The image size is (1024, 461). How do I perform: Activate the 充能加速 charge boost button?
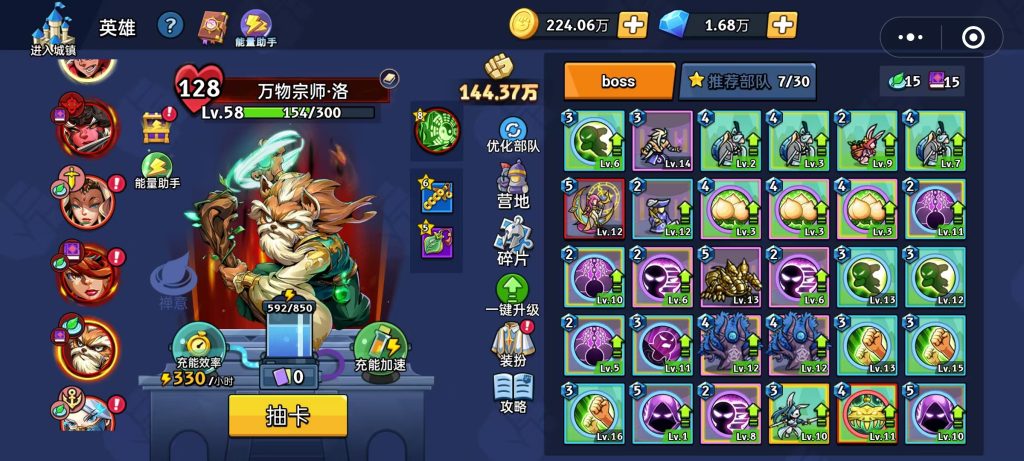click(x=380, y=347)
